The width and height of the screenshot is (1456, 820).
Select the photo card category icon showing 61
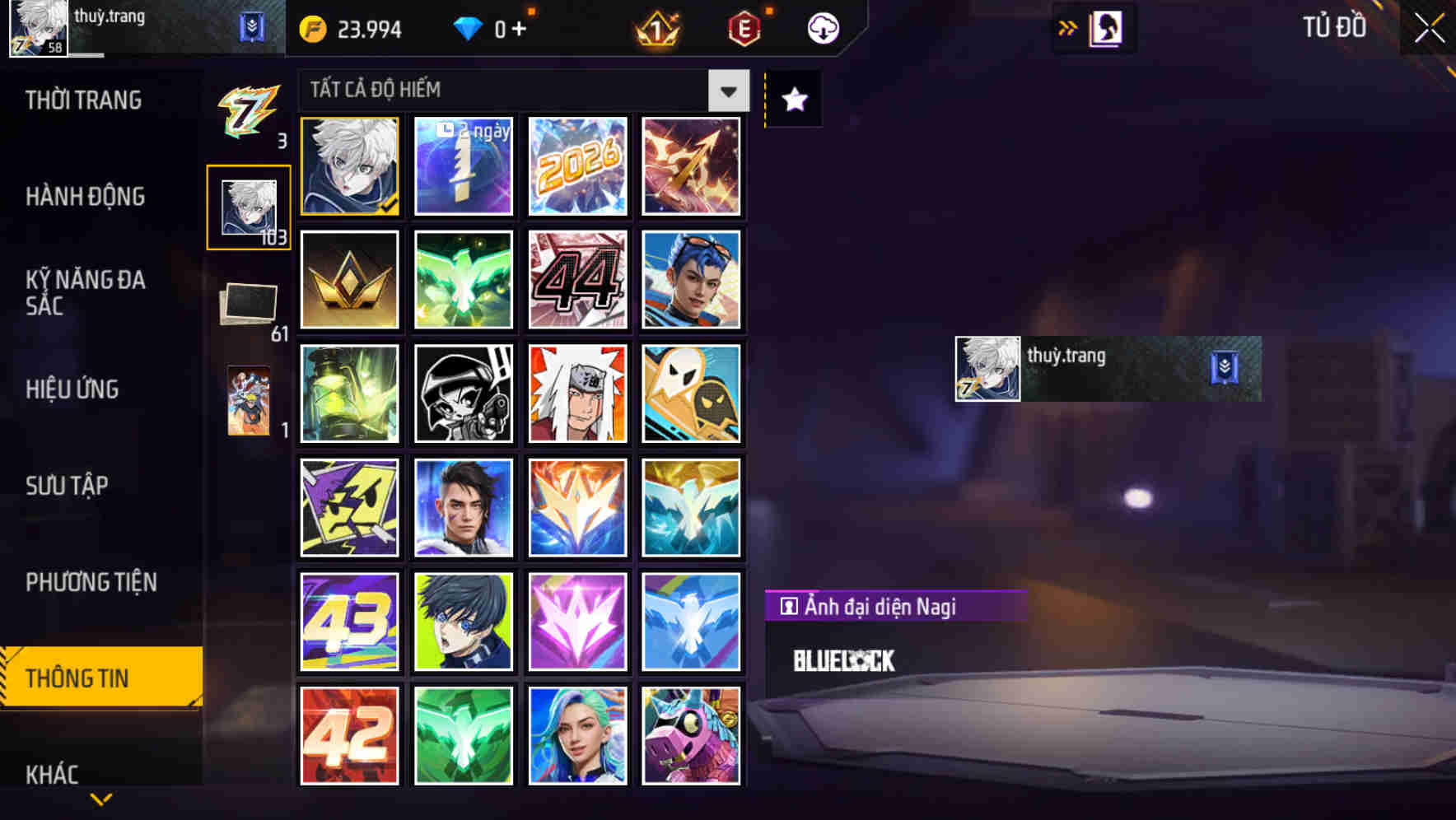point(247,303)
